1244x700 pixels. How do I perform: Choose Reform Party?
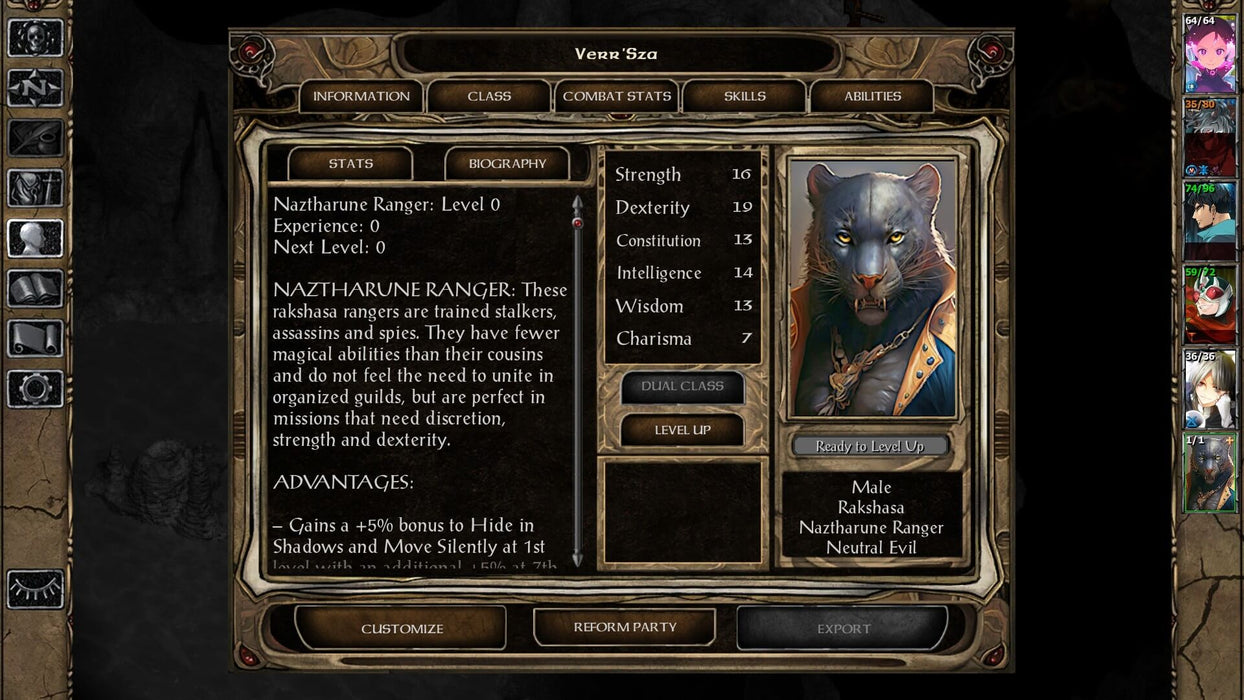click(x=625, y=627)
